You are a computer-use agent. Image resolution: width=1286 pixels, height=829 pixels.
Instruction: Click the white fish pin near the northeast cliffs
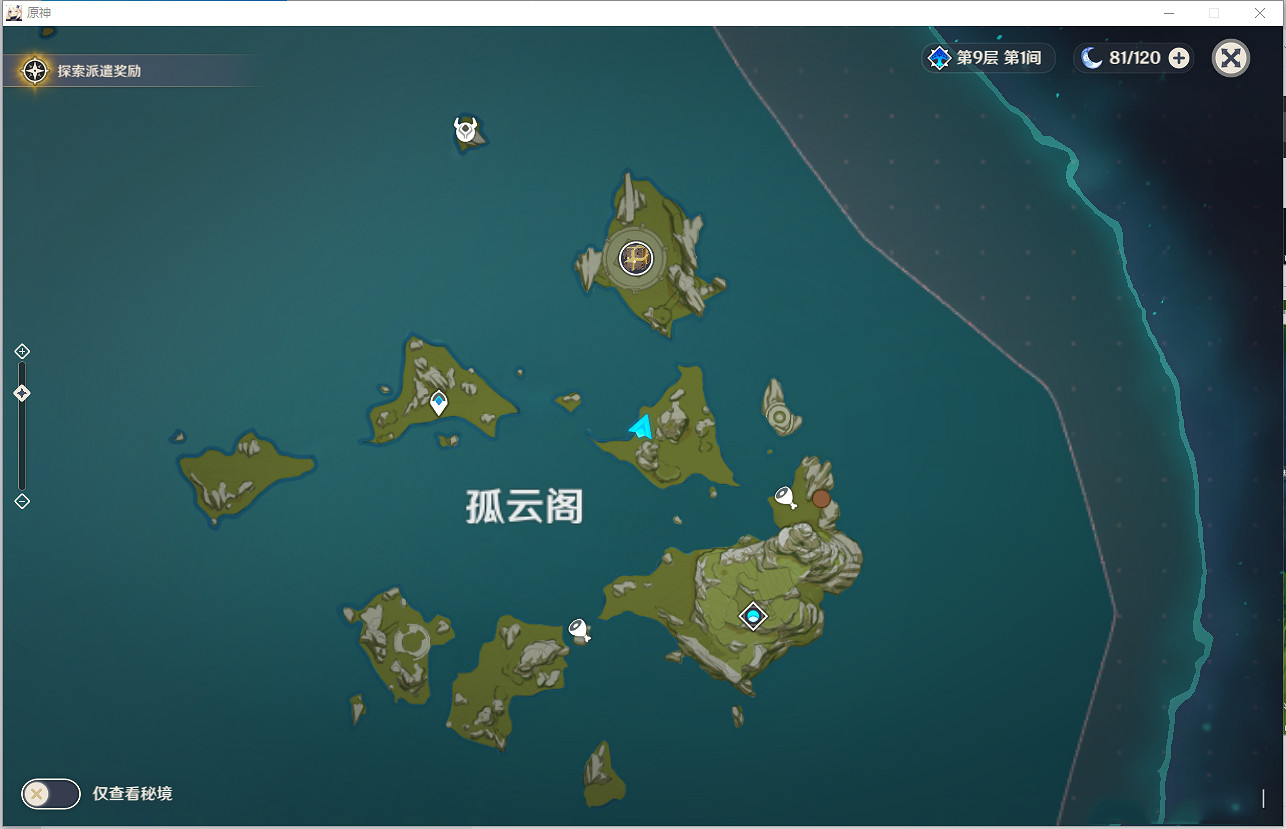pyautogui.click(x=783, y=493)
